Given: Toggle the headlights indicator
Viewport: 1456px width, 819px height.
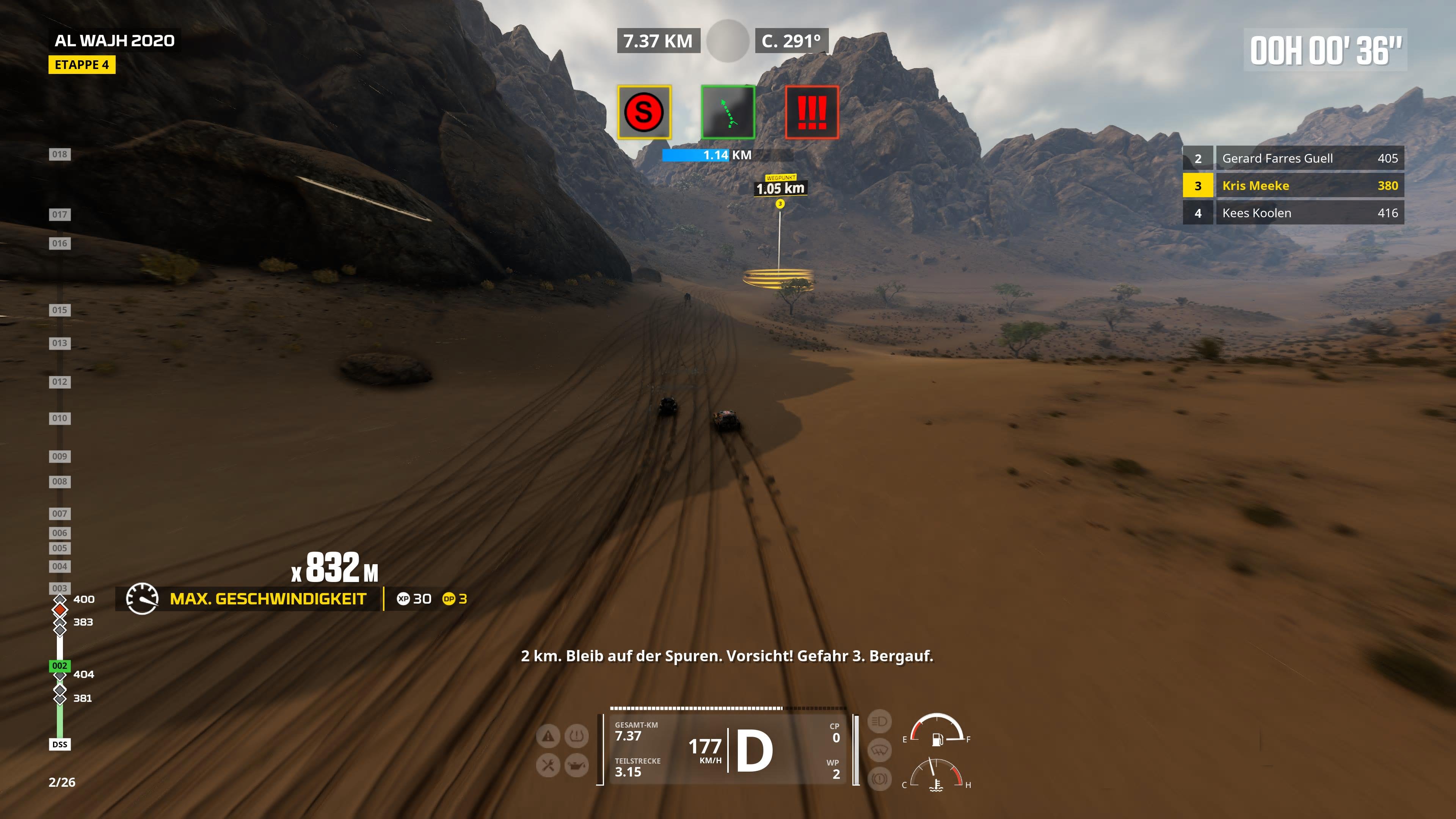Looking at the screenshot, I should pos(880,722).
